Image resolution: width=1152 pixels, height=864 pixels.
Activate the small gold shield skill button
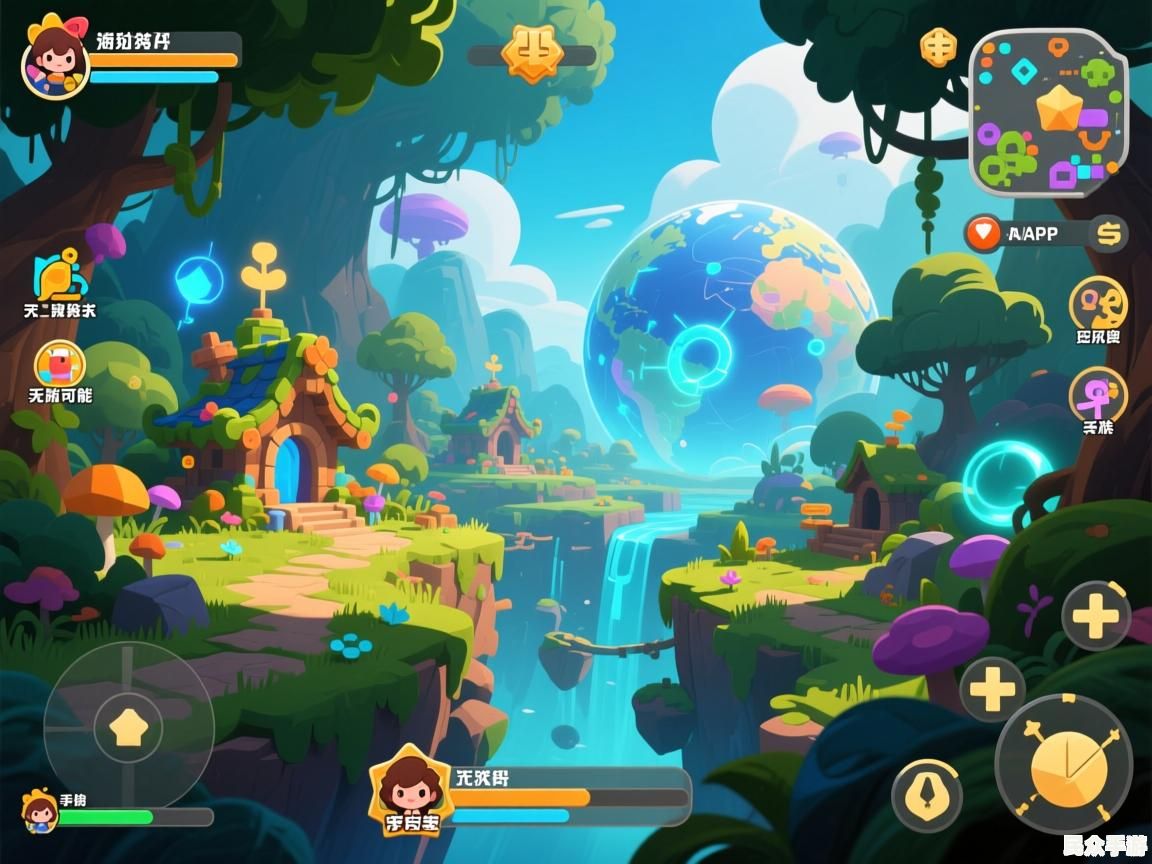(927, 796)
